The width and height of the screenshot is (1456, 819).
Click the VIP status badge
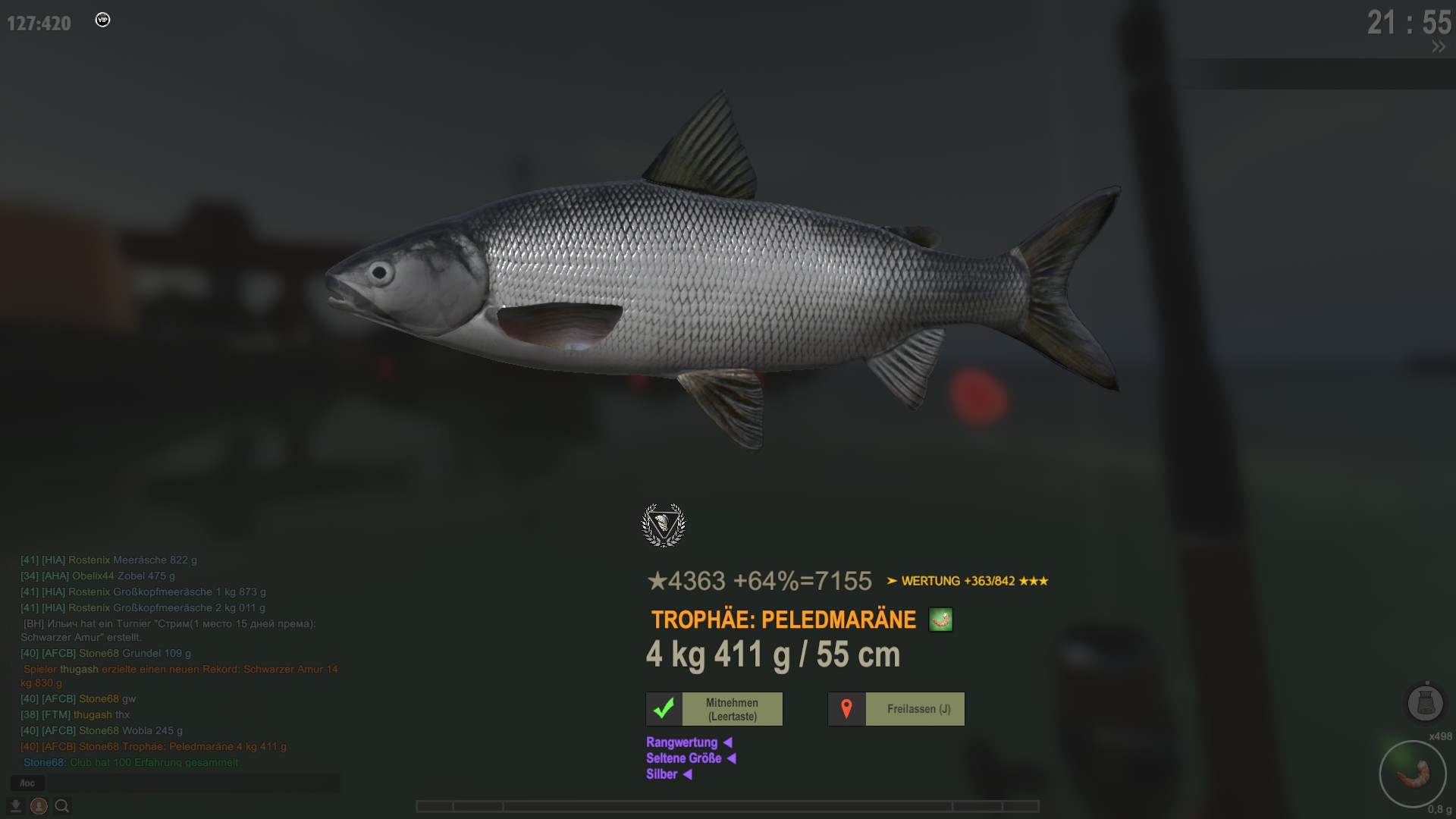[x=102, y=20]
